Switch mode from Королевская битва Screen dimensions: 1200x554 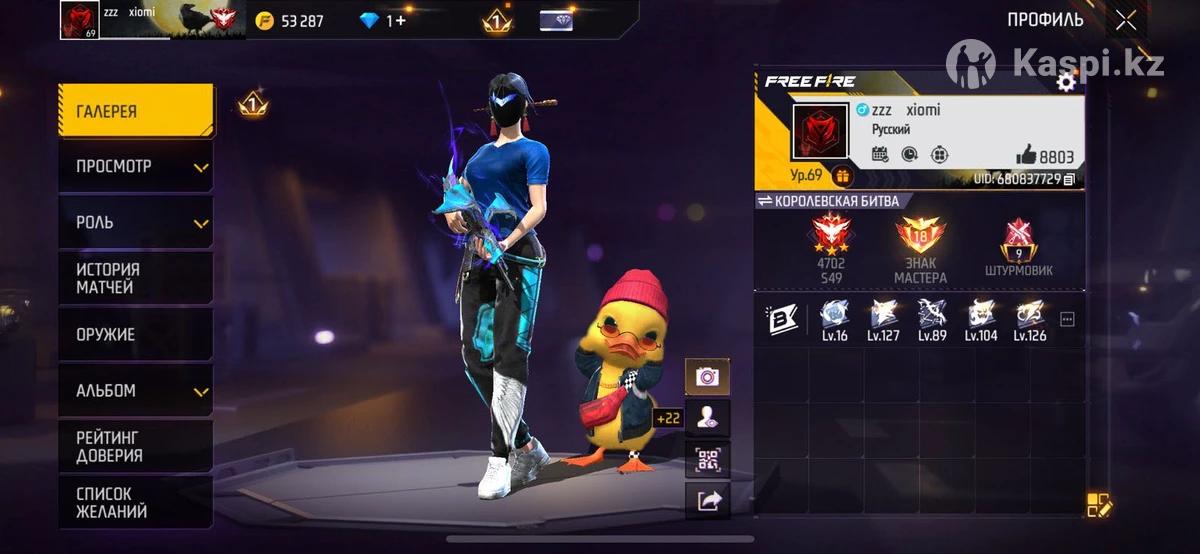[x=766, y=201]
